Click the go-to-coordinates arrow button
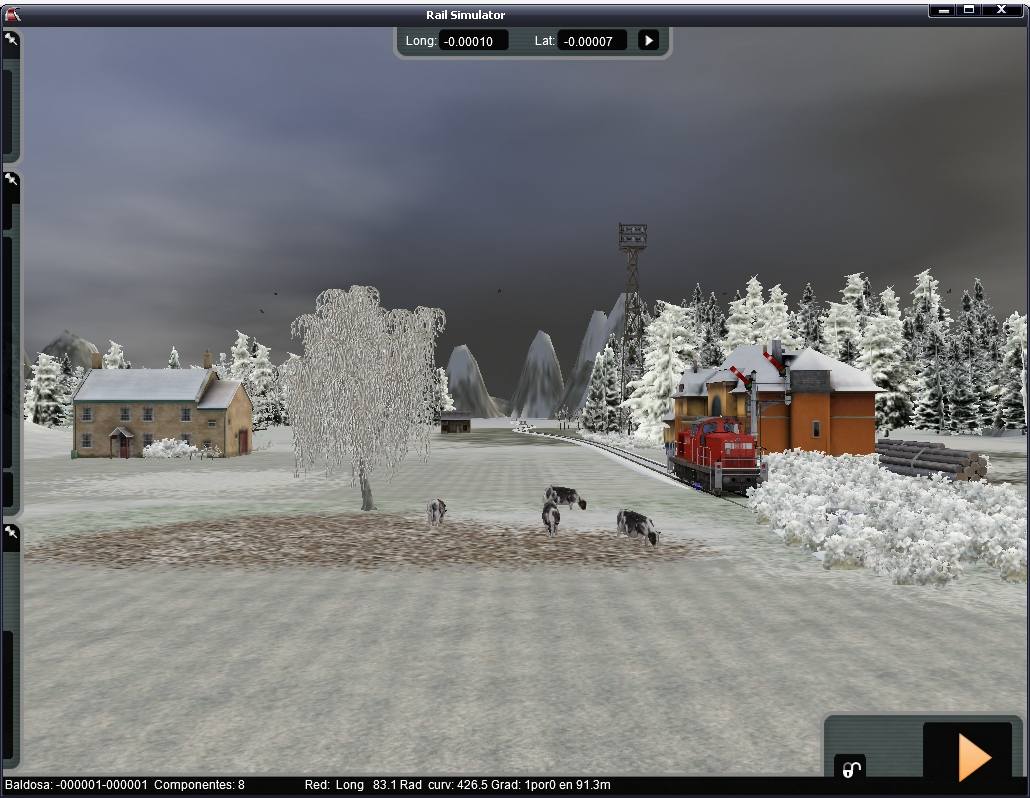The image size is (1030, 798). coord(649,41)
